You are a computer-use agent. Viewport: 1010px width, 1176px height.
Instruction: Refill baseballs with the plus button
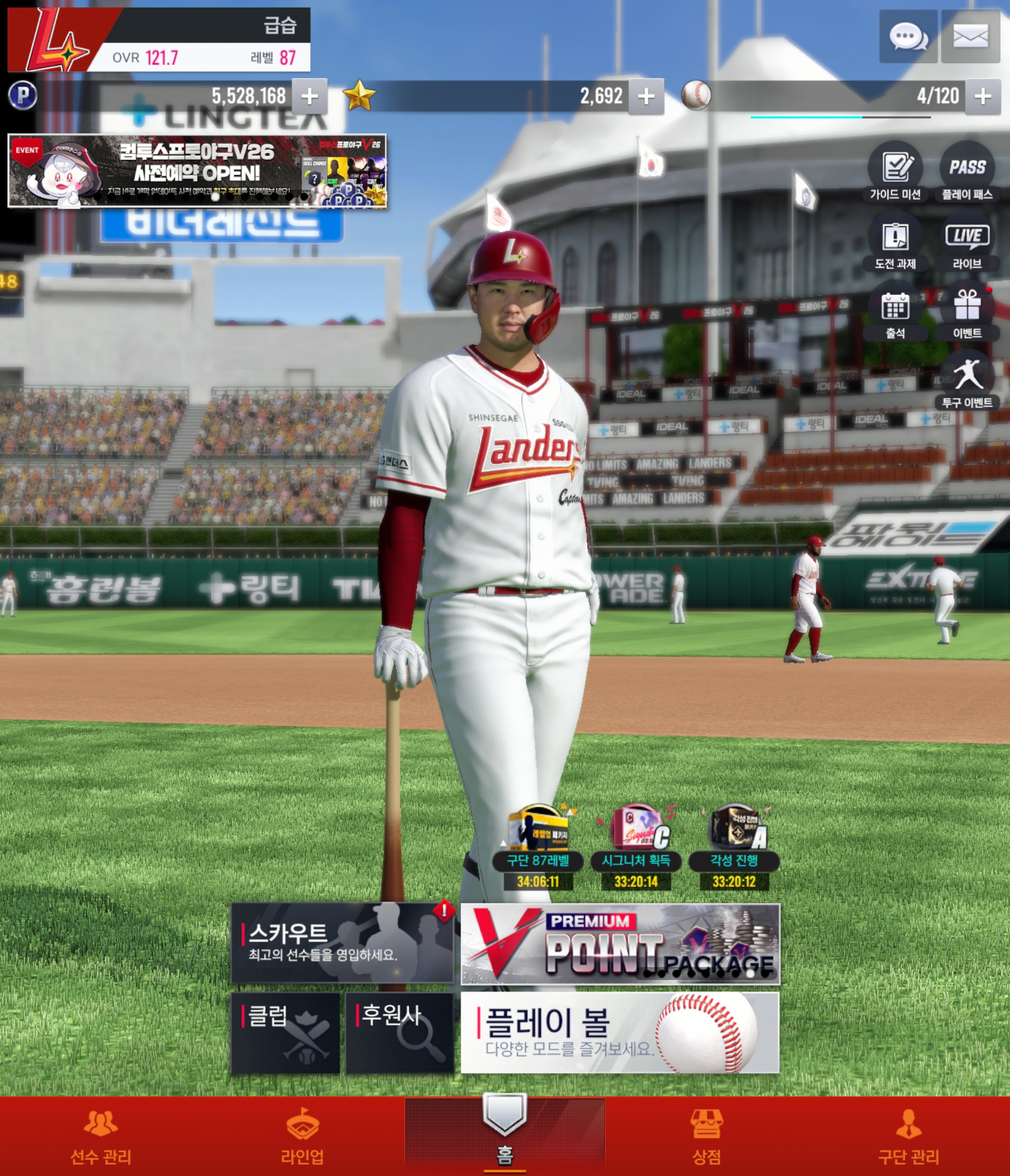[x=982, y=96]
